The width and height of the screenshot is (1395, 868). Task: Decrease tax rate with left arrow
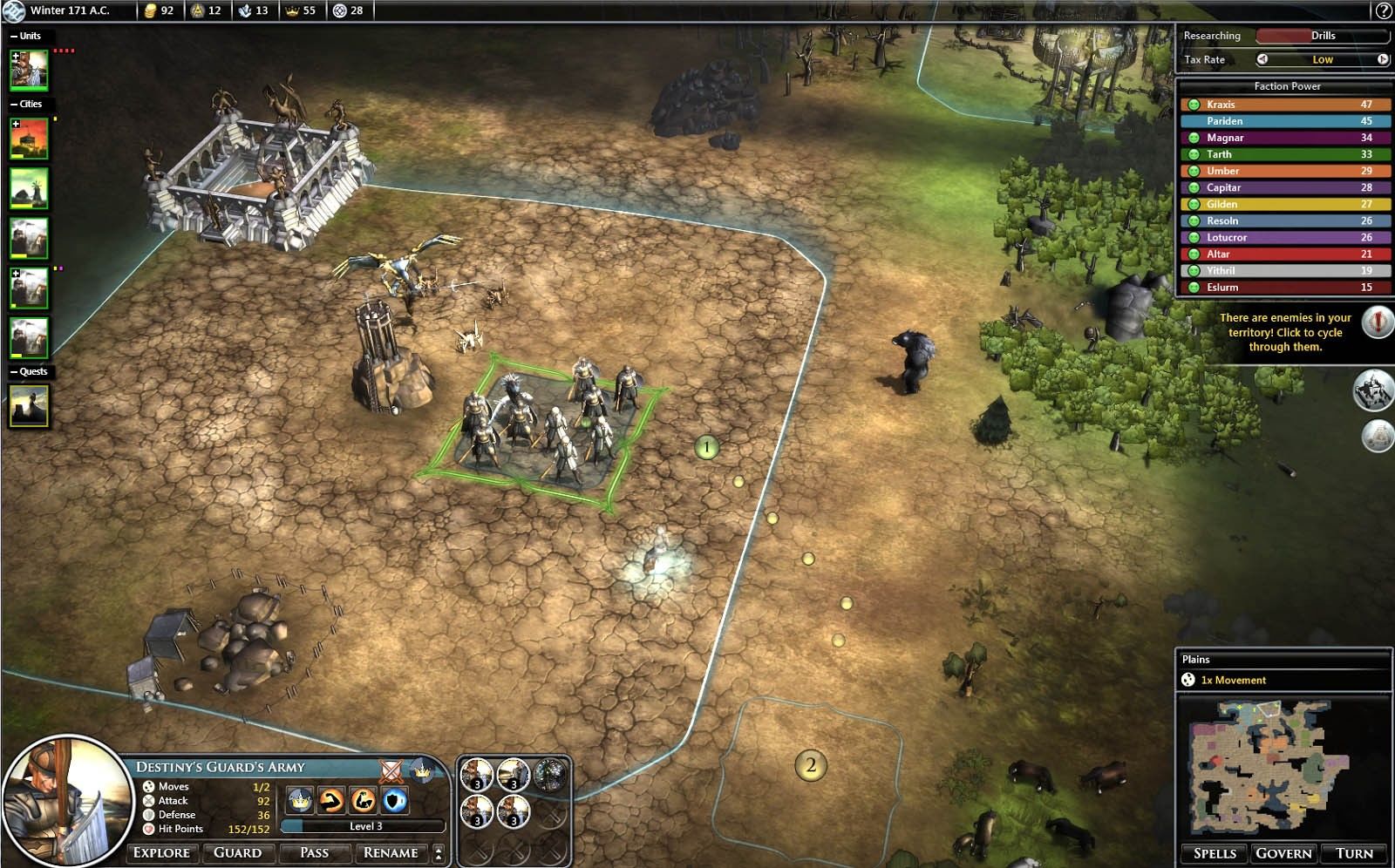pyautogui.click(x=1262, y=59)
